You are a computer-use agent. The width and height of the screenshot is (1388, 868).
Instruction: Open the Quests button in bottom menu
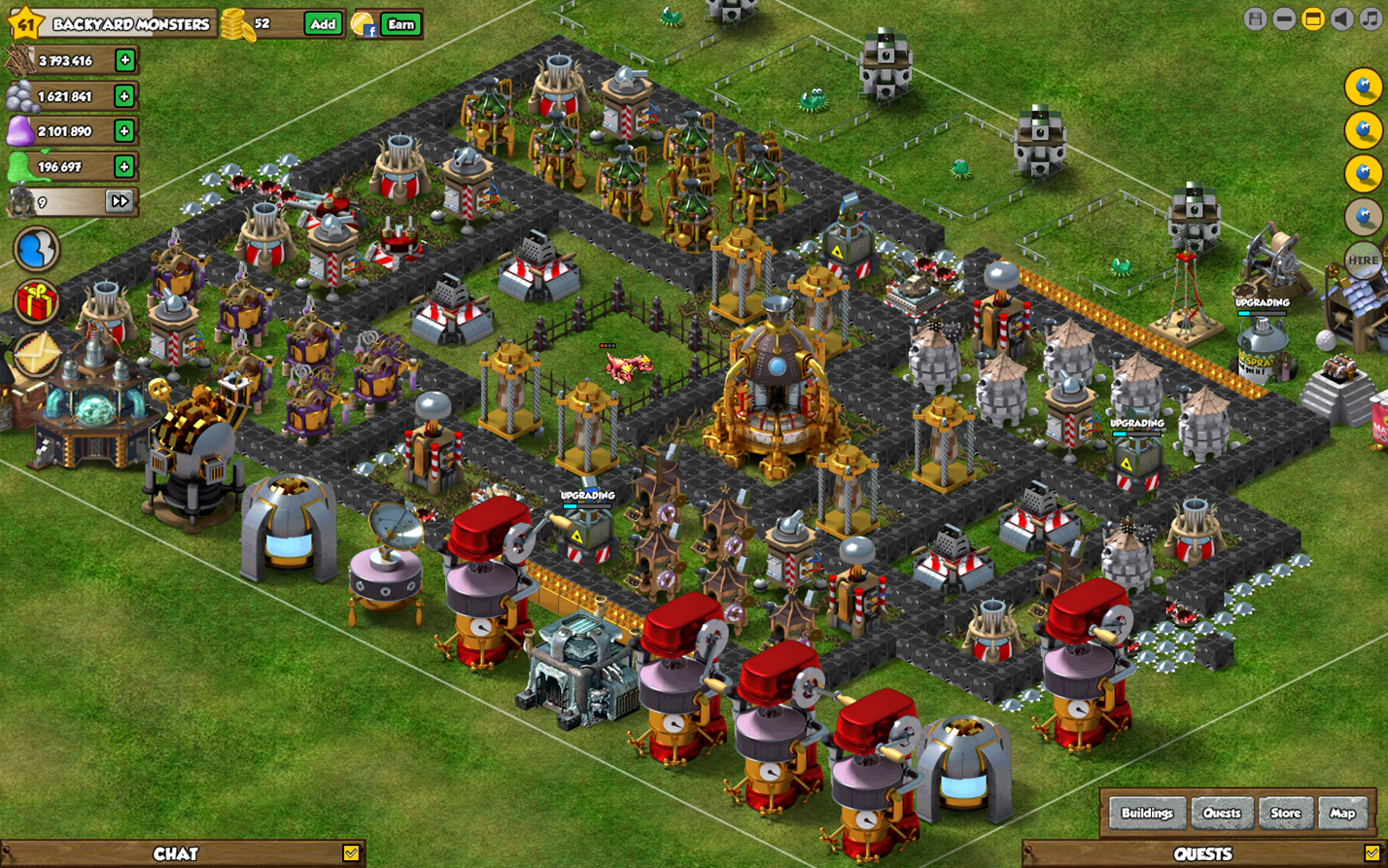pyautogui.click(x=1222, y=813)
